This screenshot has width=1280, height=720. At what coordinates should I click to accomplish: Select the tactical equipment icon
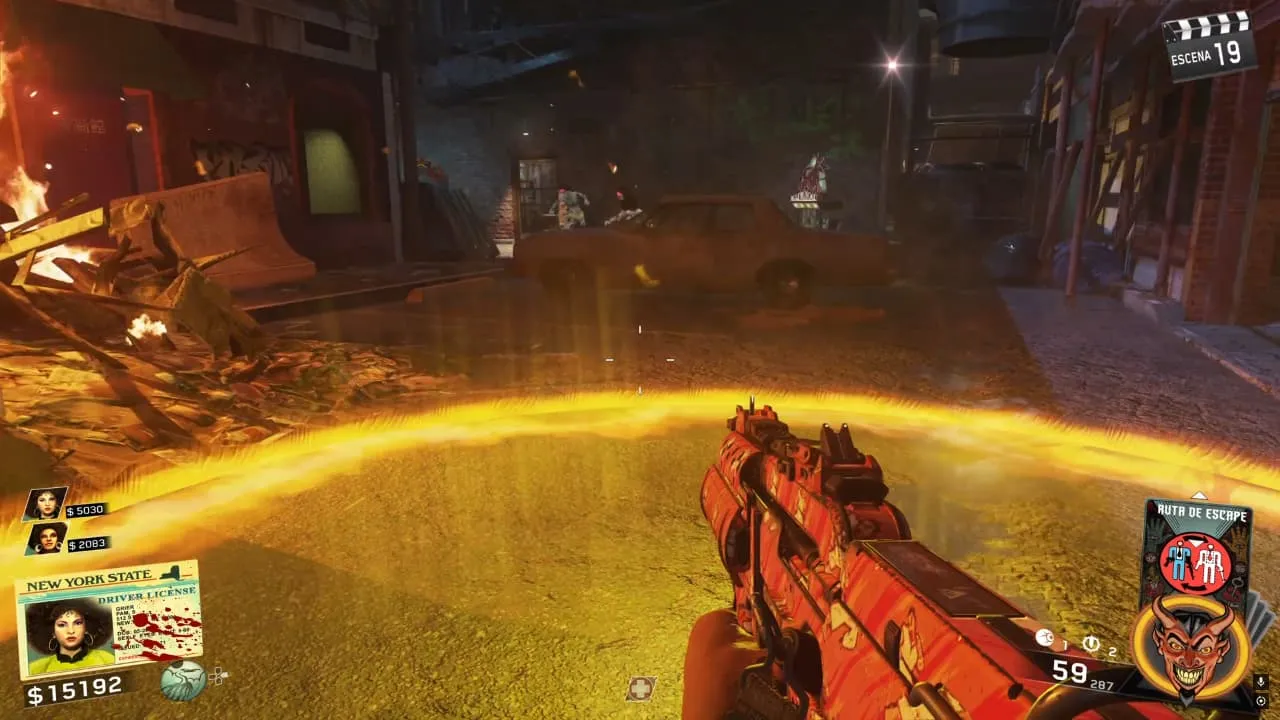click(1091, 643)
